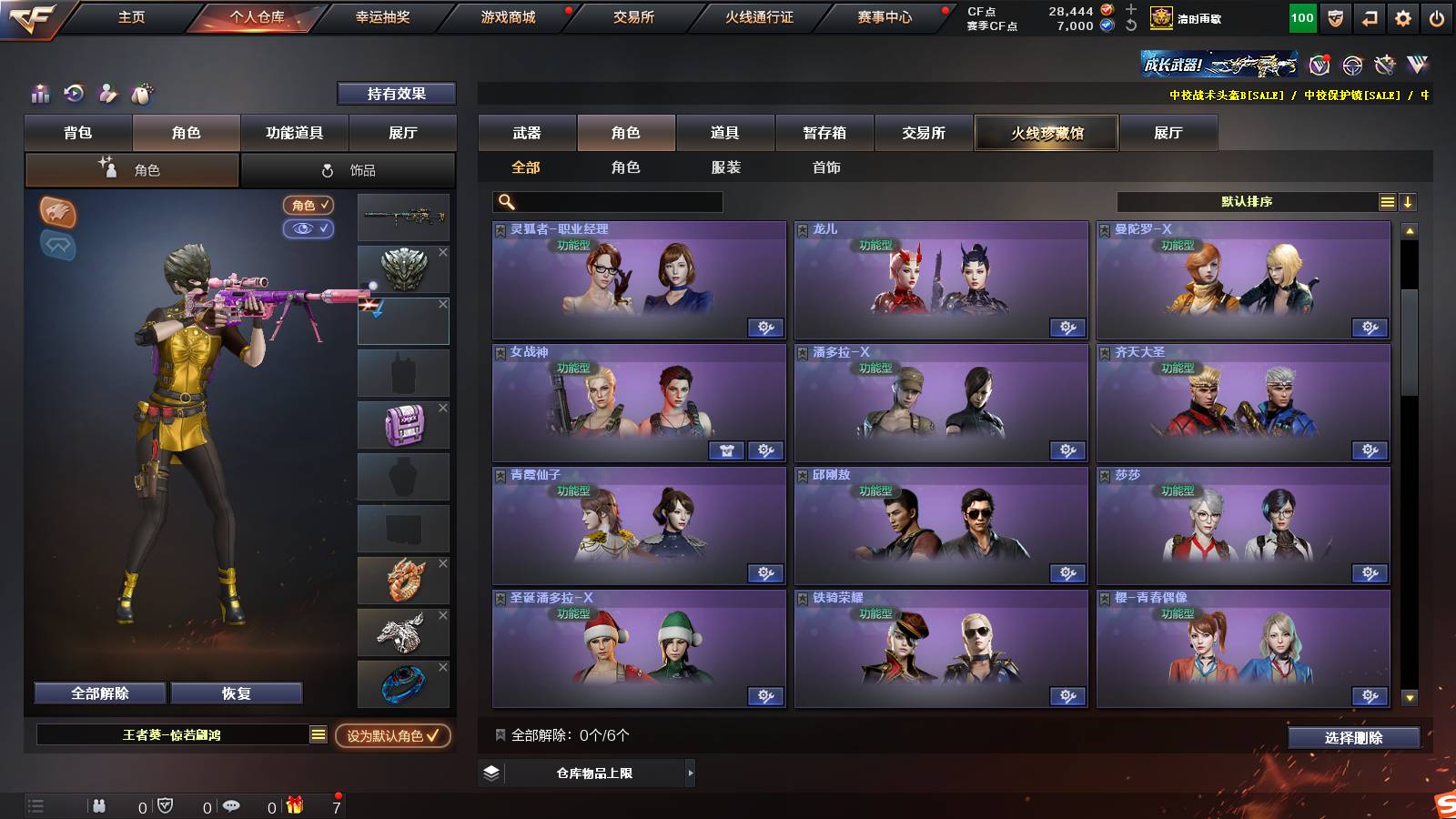1456x819 pixels.
Task: Select the character-edit pencil icon above 背包
Action: click(108, 94)
